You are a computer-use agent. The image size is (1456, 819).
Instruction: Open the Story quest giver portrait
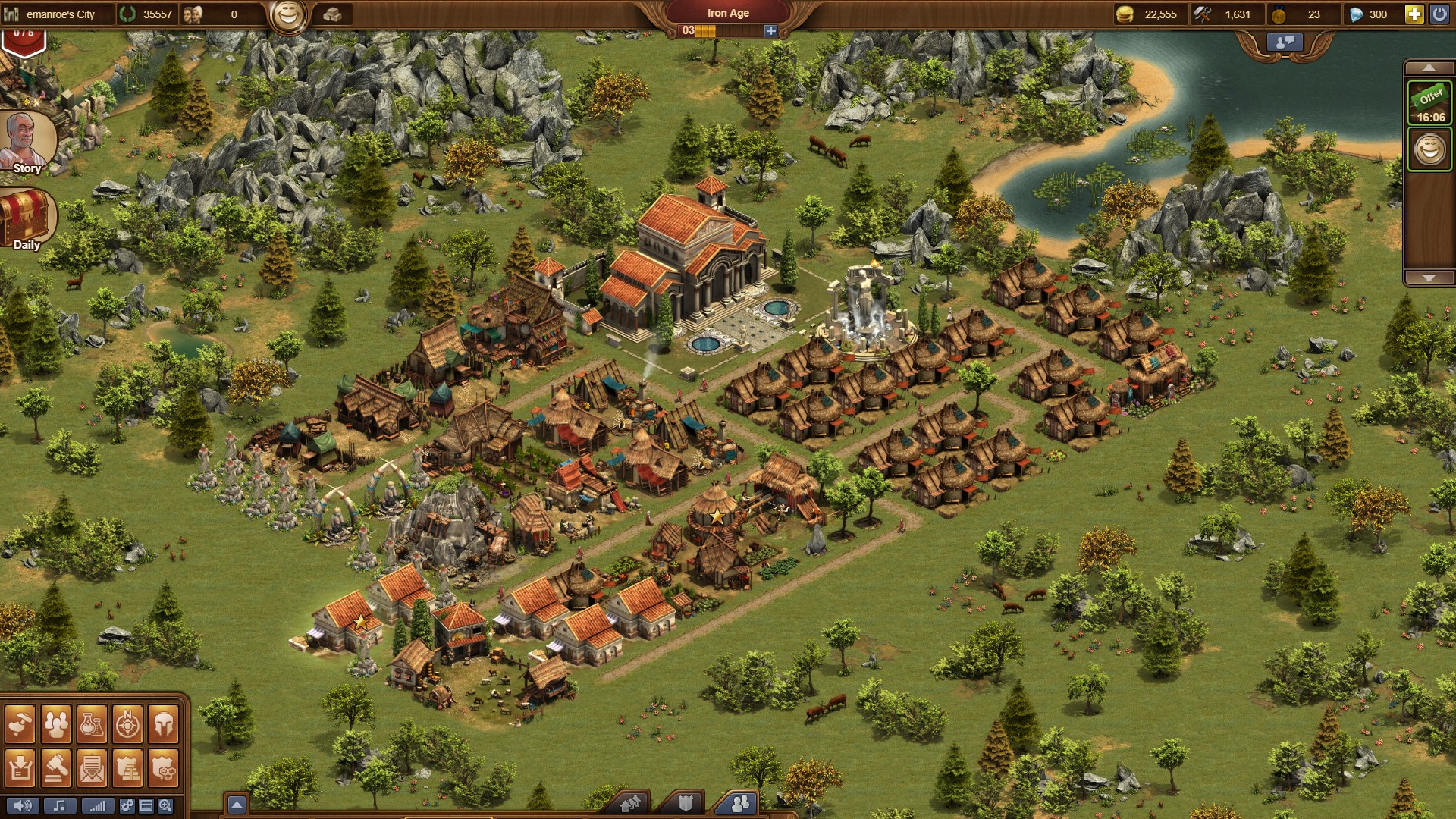(x=27, y=143)
